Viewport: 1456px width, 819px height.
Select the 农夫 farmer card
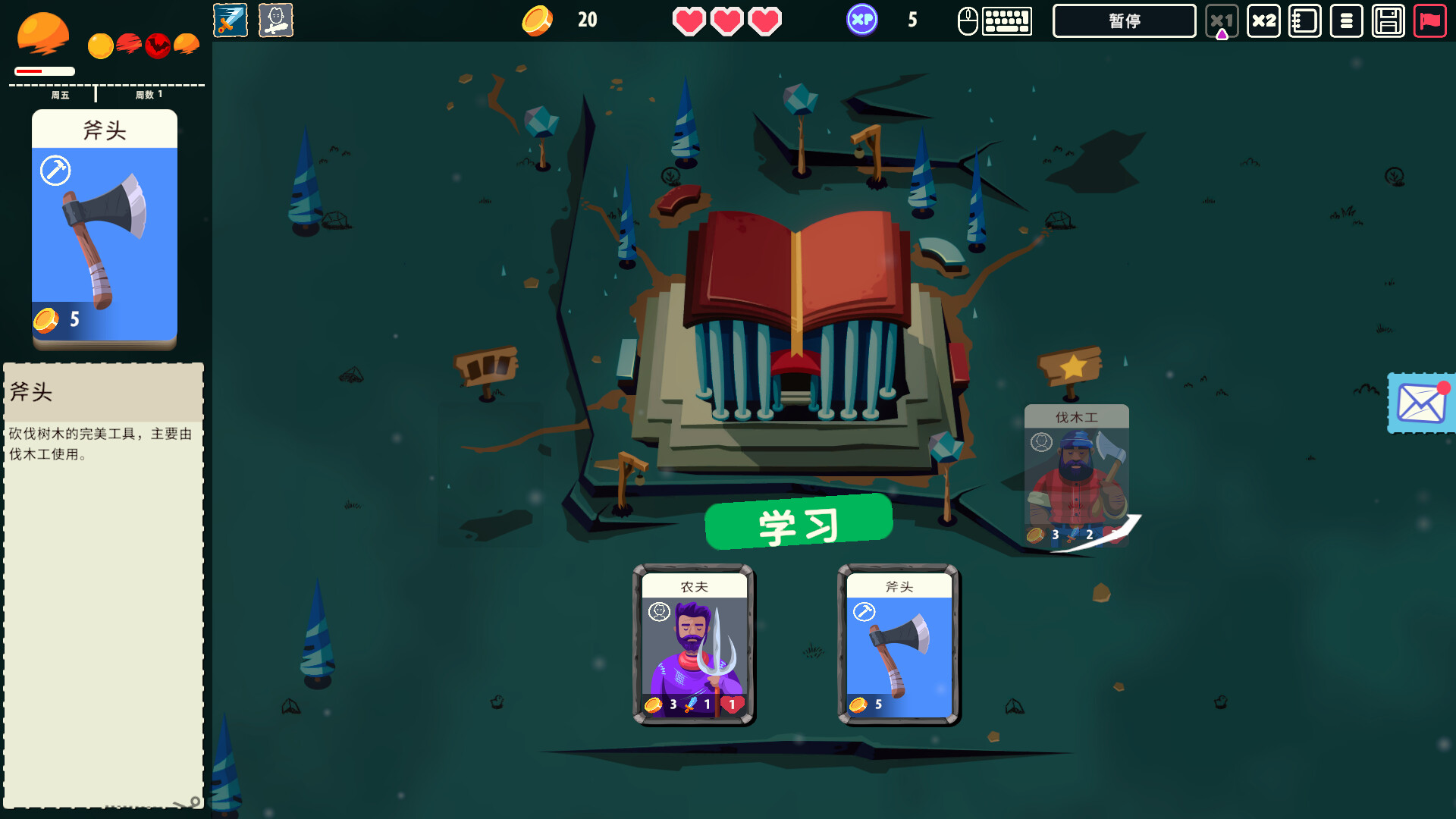pos(694,645)
